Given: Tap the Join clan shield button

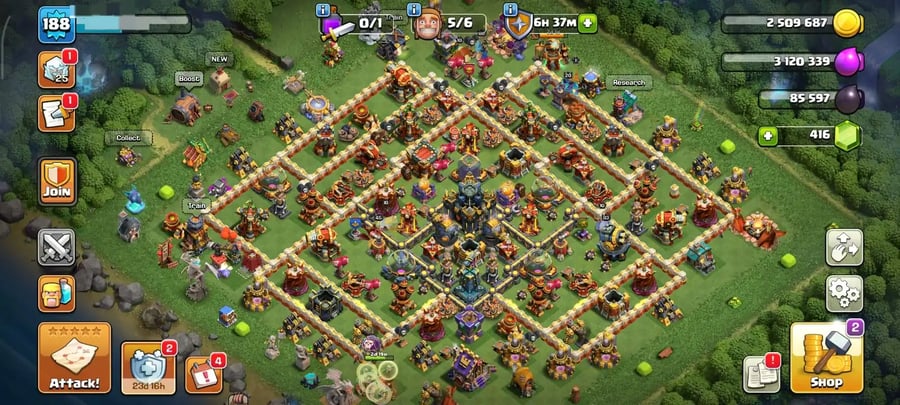Looking at the screenshot, I should 57,181.
